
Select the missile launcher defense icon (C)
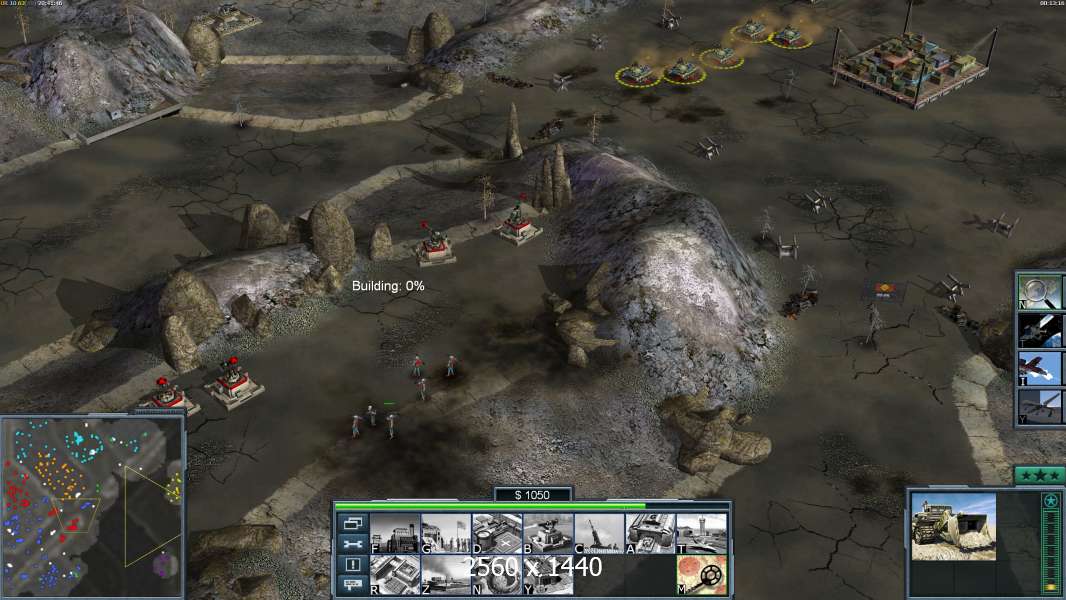click(x=599, y=534)
